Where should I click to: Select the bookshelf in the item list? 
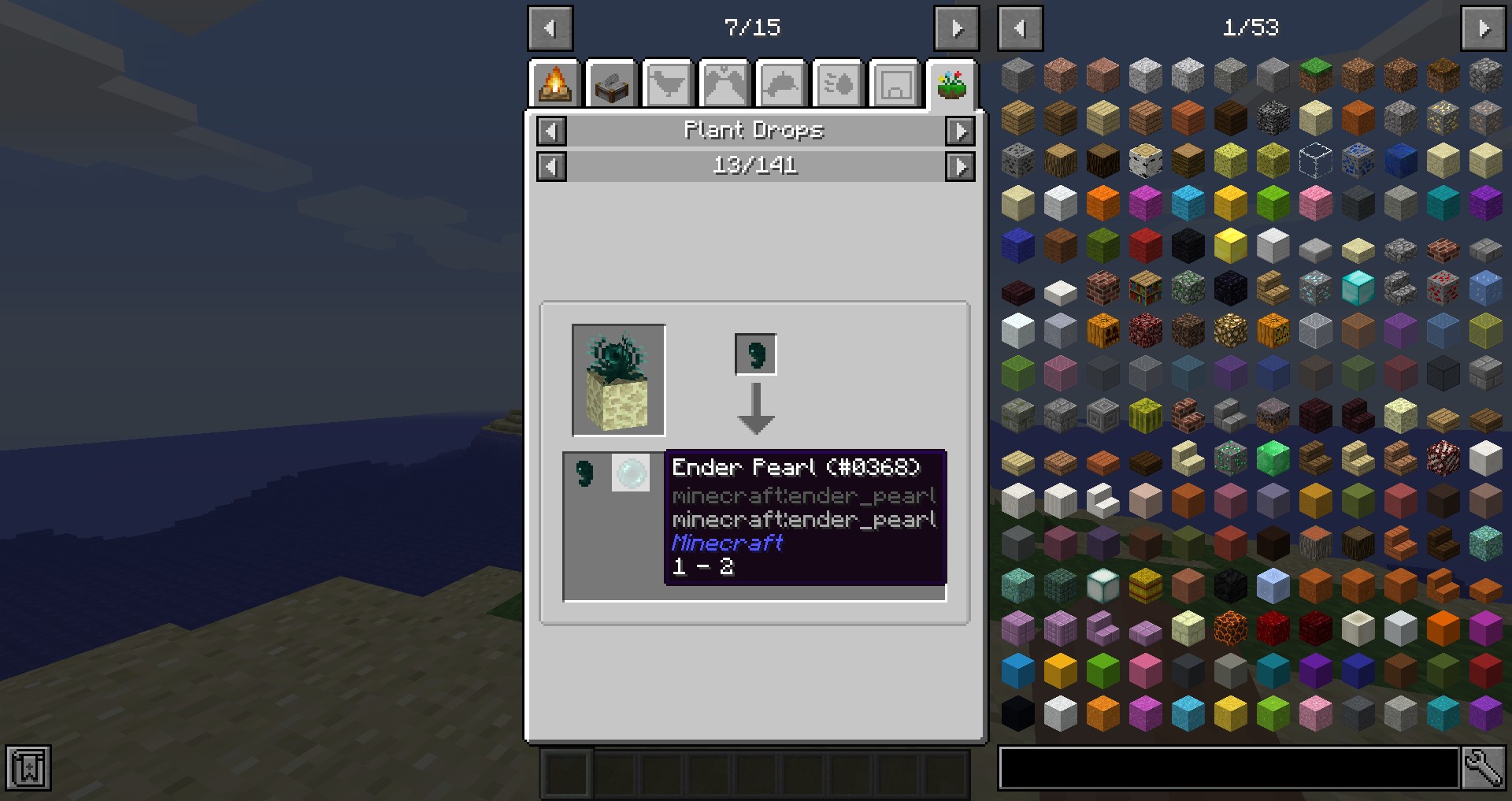click(1145, 287)
